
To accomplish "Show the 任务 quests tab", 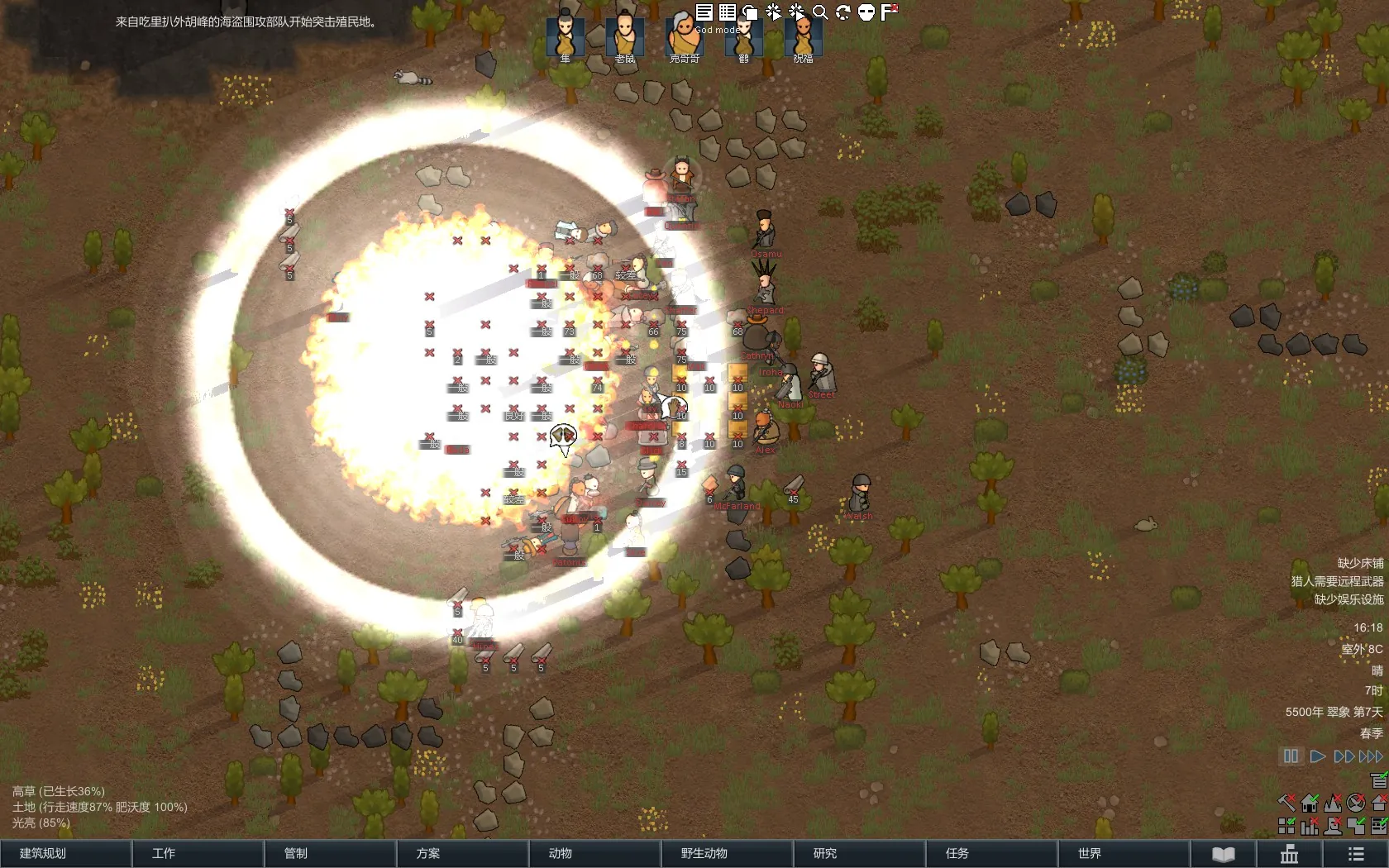I will point(991,853).
